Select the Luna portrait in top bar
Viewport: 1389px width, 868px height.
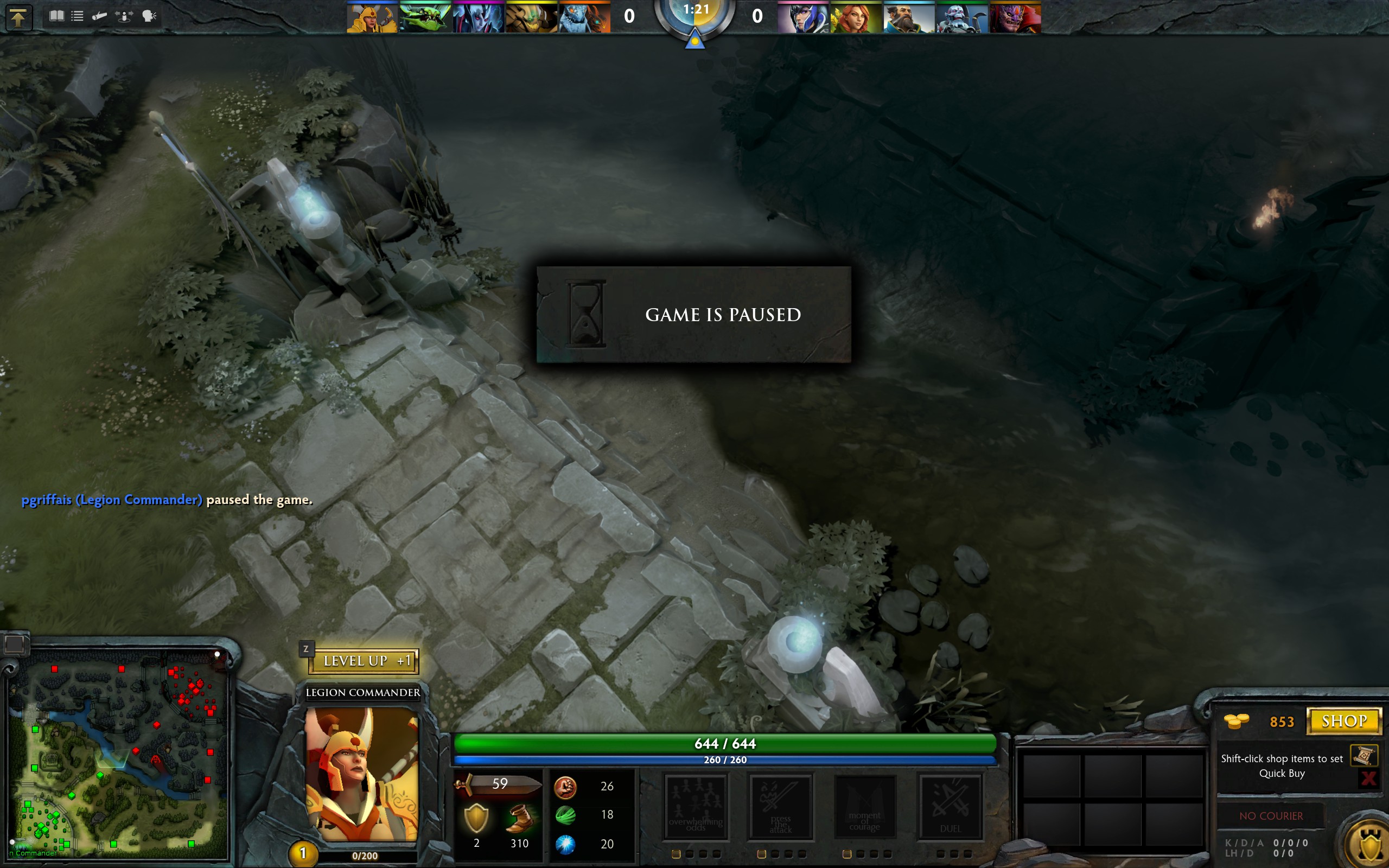[802, 17]
